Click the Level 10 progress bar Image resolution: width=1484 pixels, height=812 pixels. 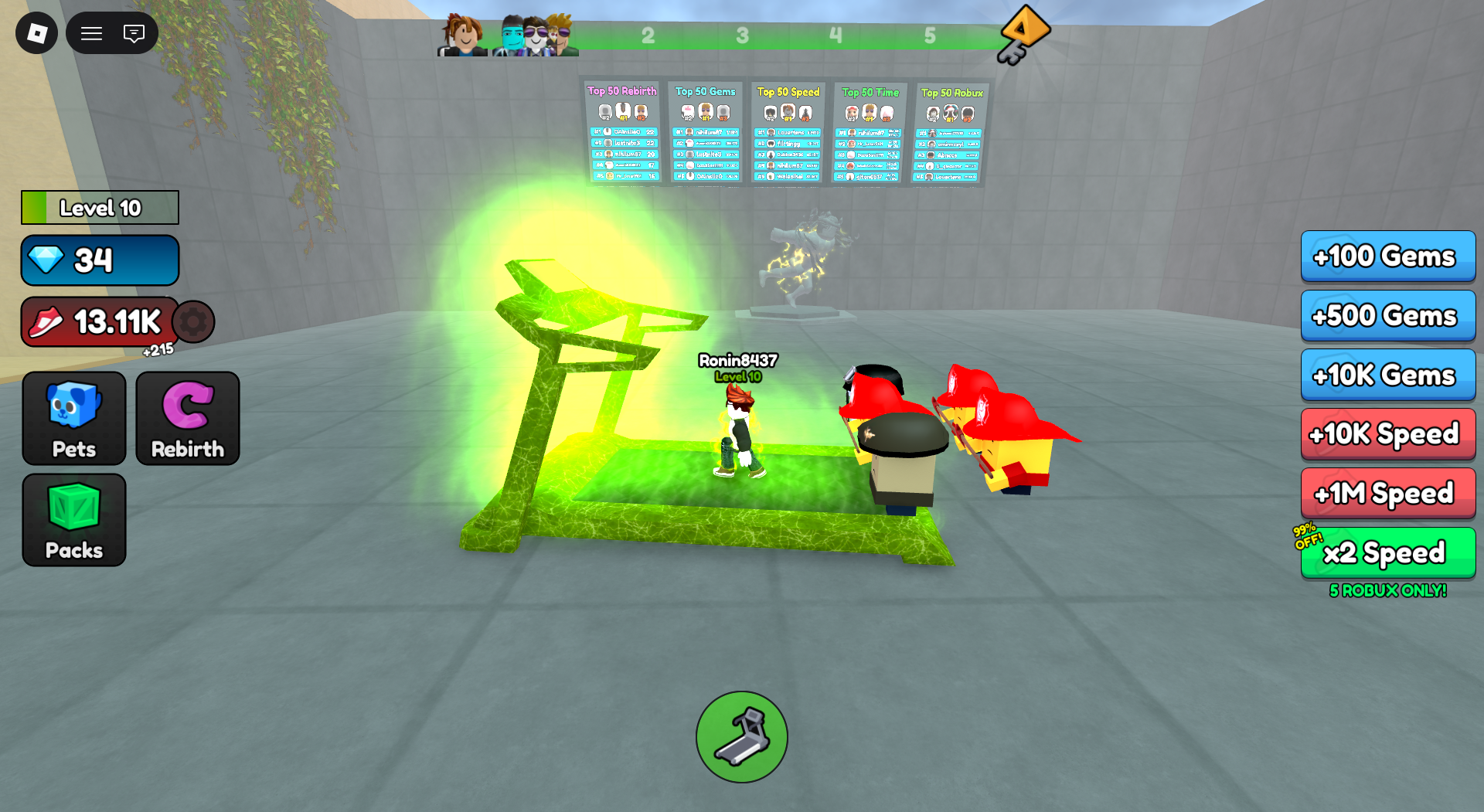pyautogui.click(x=99, y=207)
